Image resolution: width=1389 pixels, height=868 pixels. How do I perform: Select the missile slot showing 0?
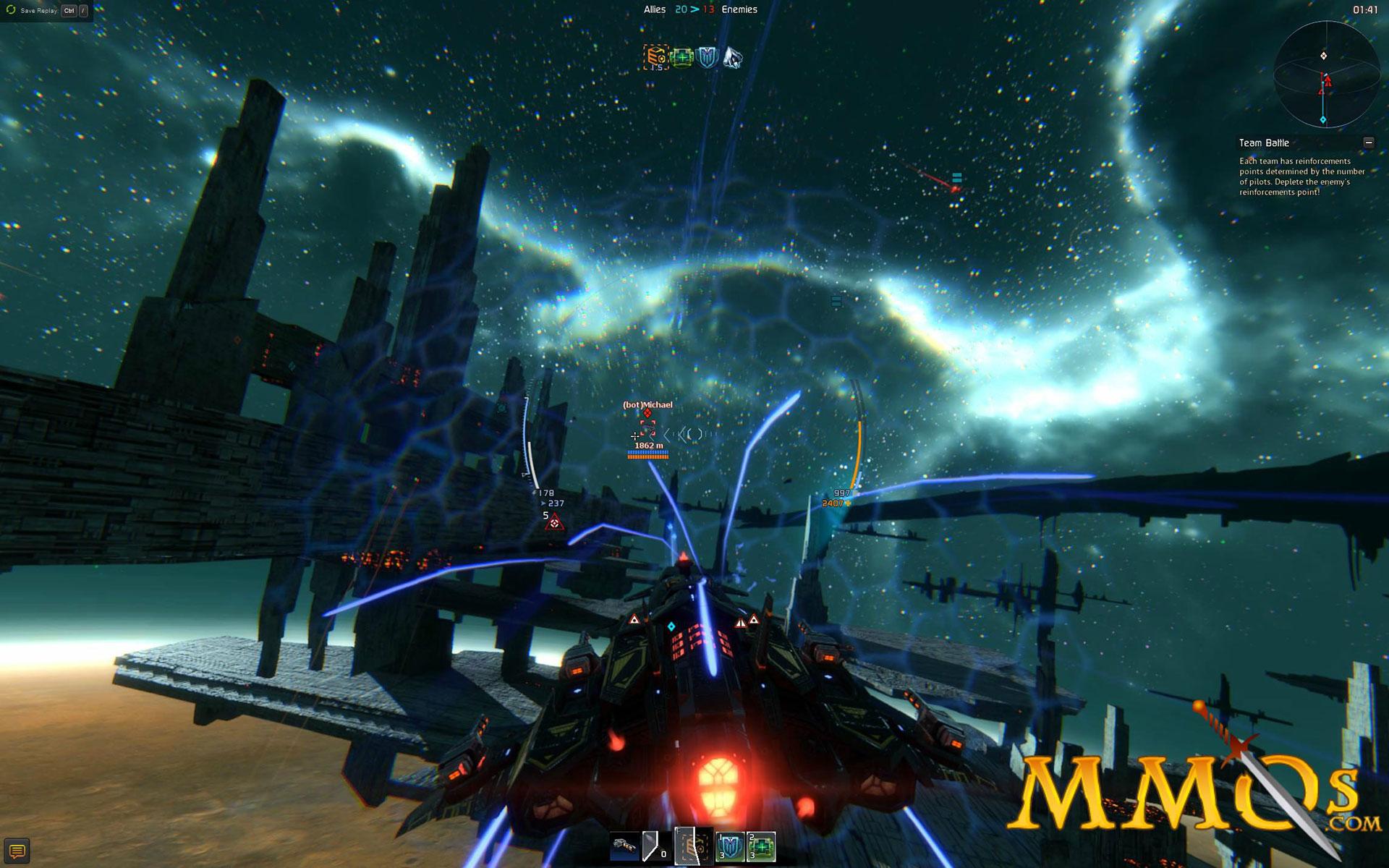point(655,846)
